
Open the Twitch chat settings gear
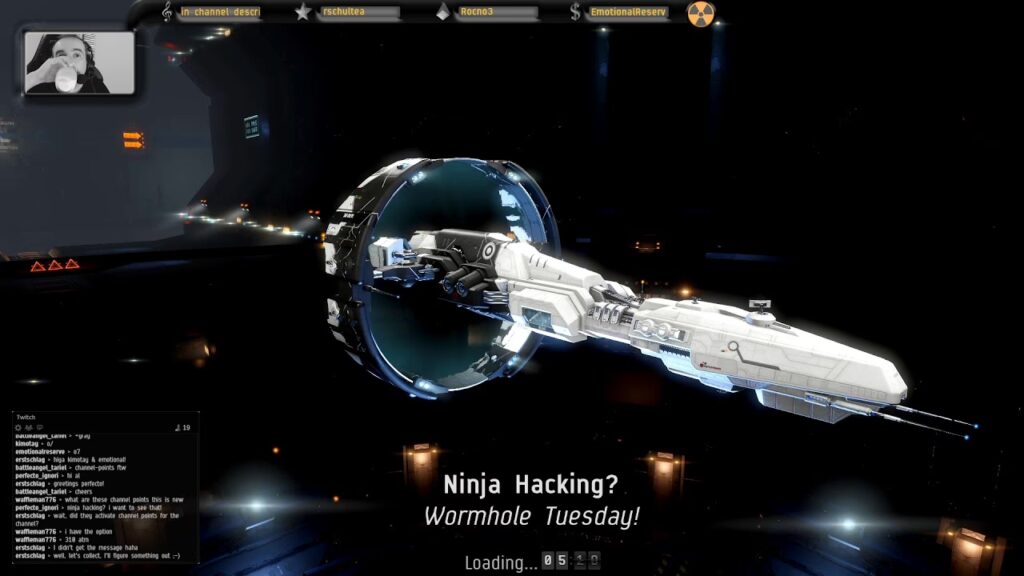19,427
